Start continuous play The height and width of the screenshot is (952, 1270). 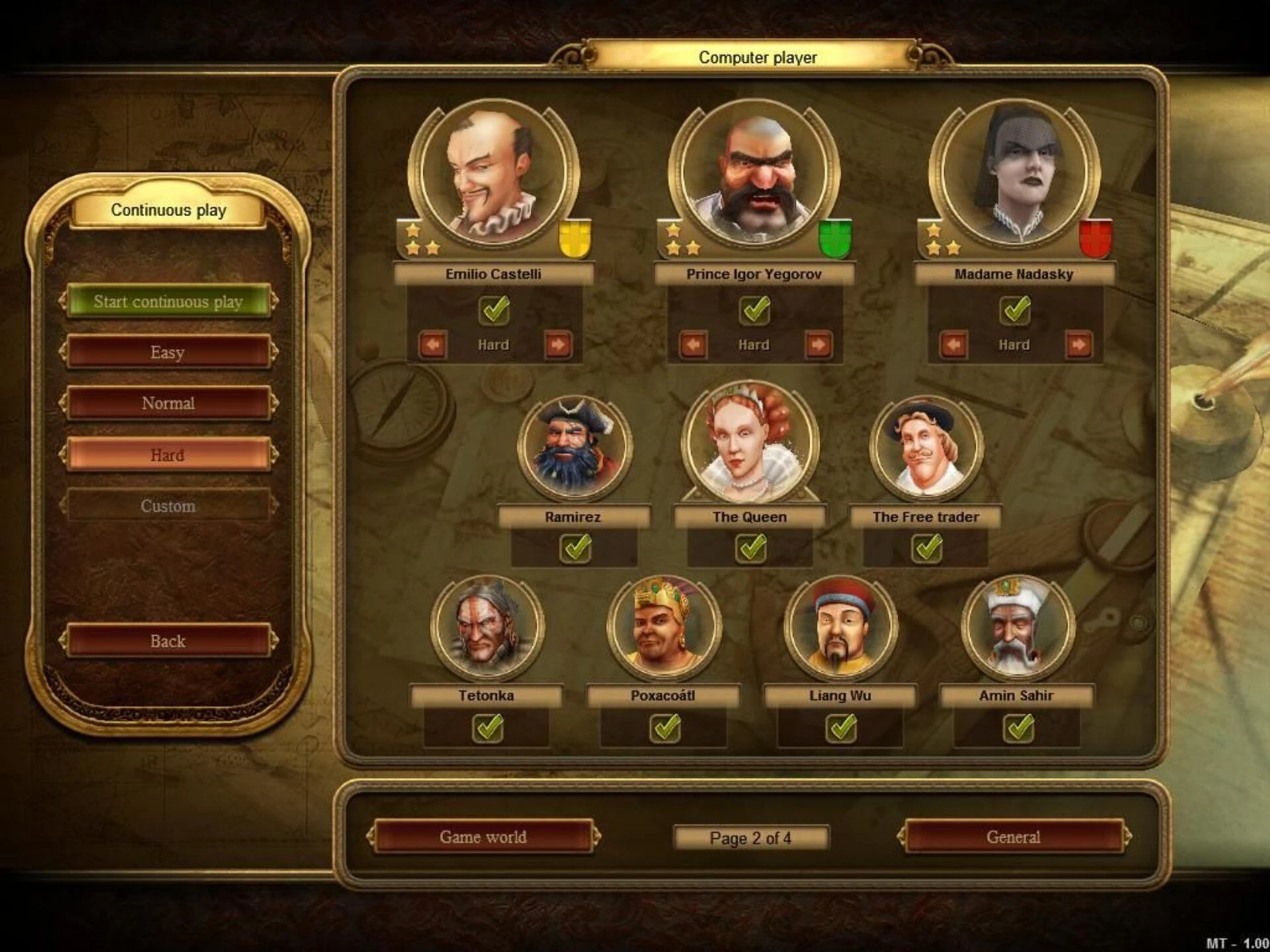pyautogui.click(x=168, y=301)
